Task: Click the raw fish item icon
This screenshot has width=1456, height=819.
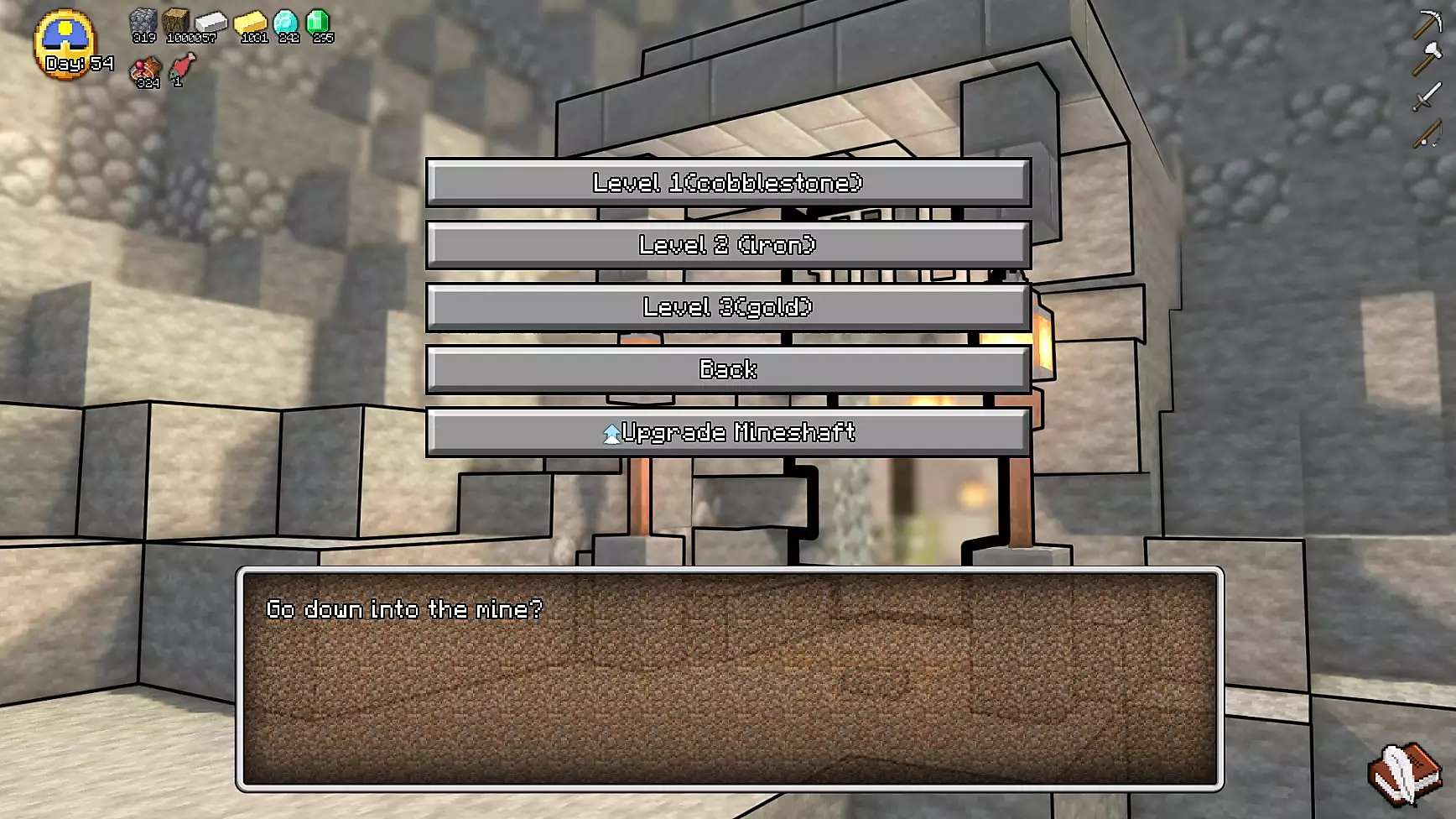Action: tap(182, 66)
